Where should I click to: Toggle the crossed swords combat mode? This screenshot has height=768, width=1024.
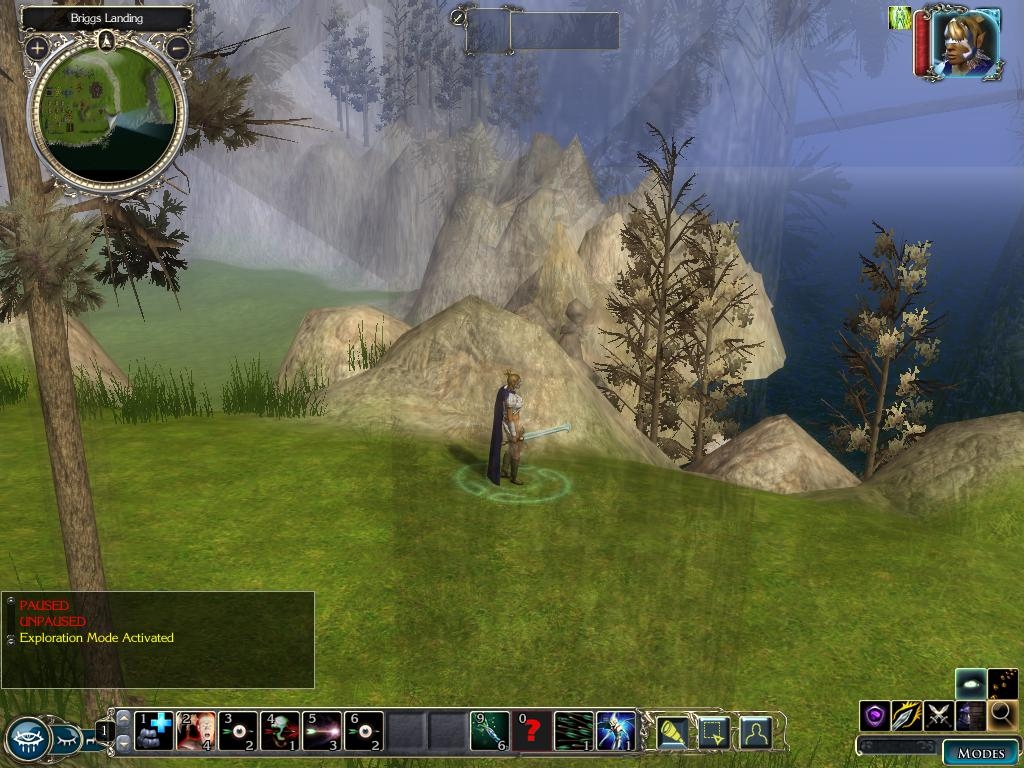[x=939, y=715]
